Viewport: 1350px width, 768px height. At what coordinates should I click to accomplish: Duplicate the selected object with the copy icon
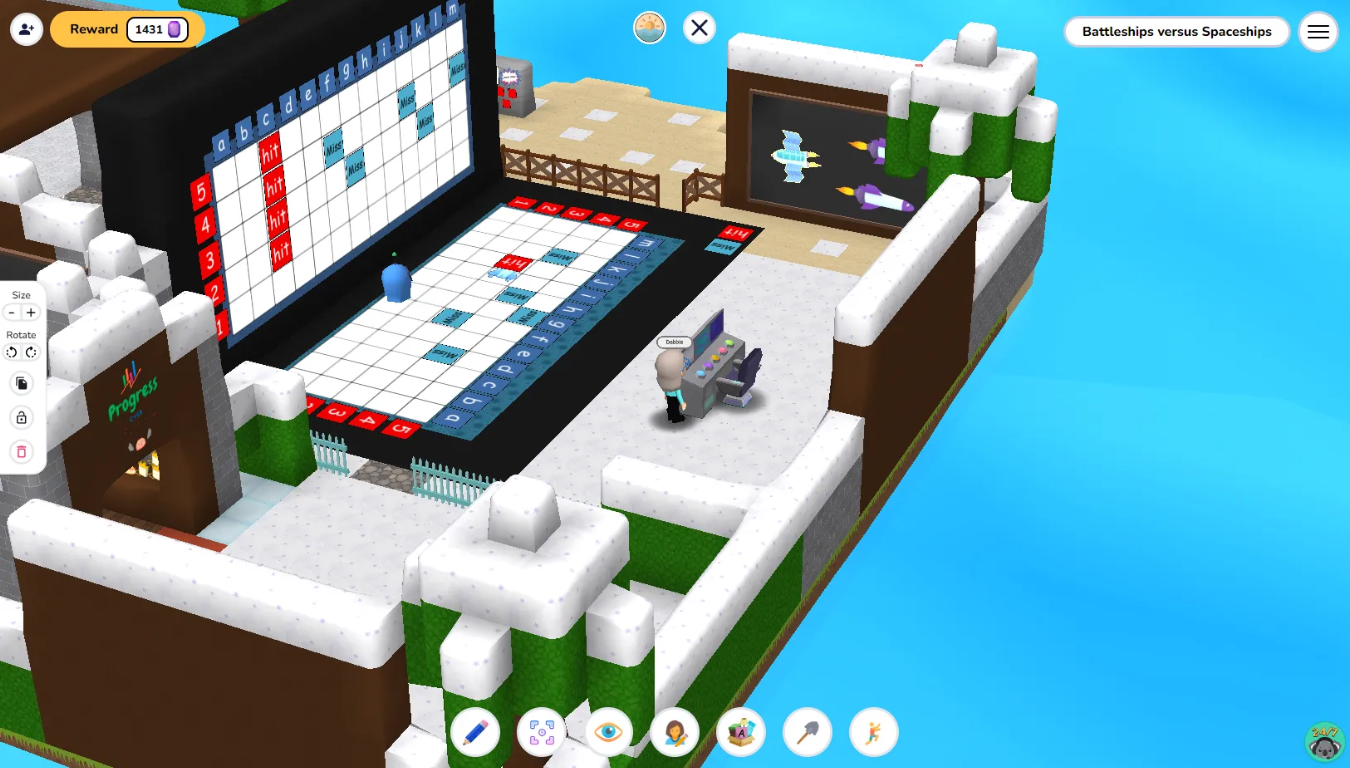tap(21, 383)
